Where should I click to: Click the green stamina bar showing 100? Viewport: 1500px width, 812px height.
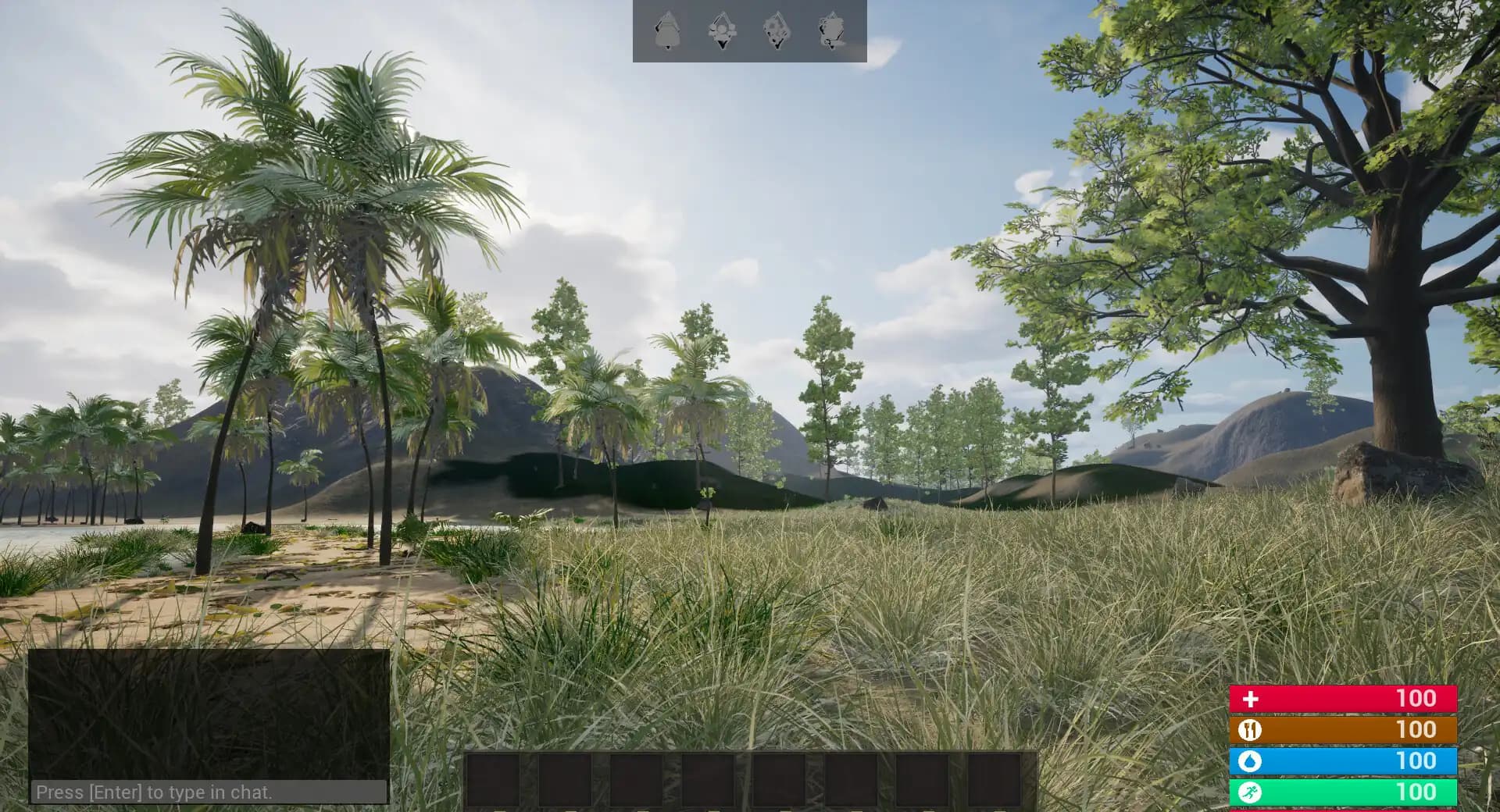coord(1344,792)
